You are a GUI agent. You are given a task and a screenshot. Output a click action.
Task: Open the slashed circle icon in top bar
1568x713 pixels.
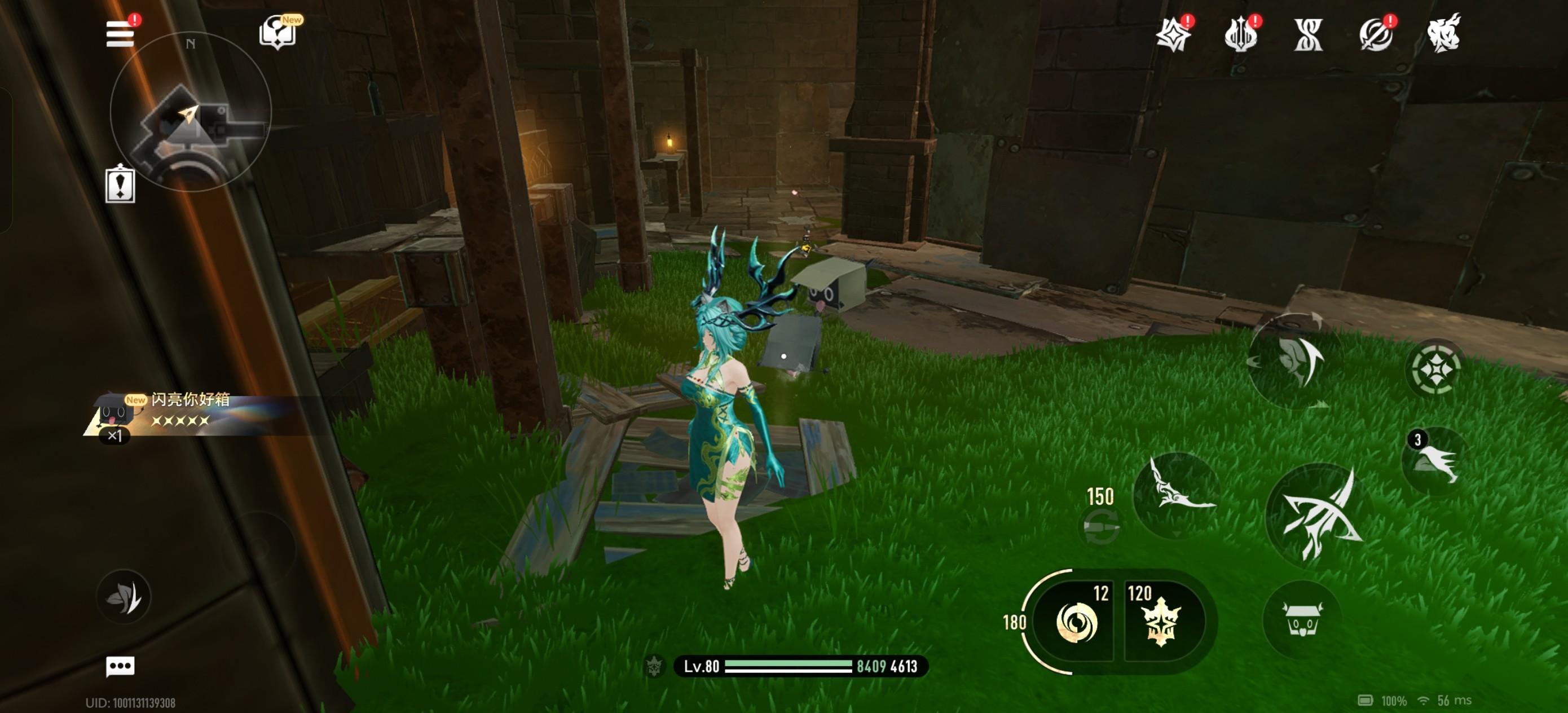click(1376, 34)
